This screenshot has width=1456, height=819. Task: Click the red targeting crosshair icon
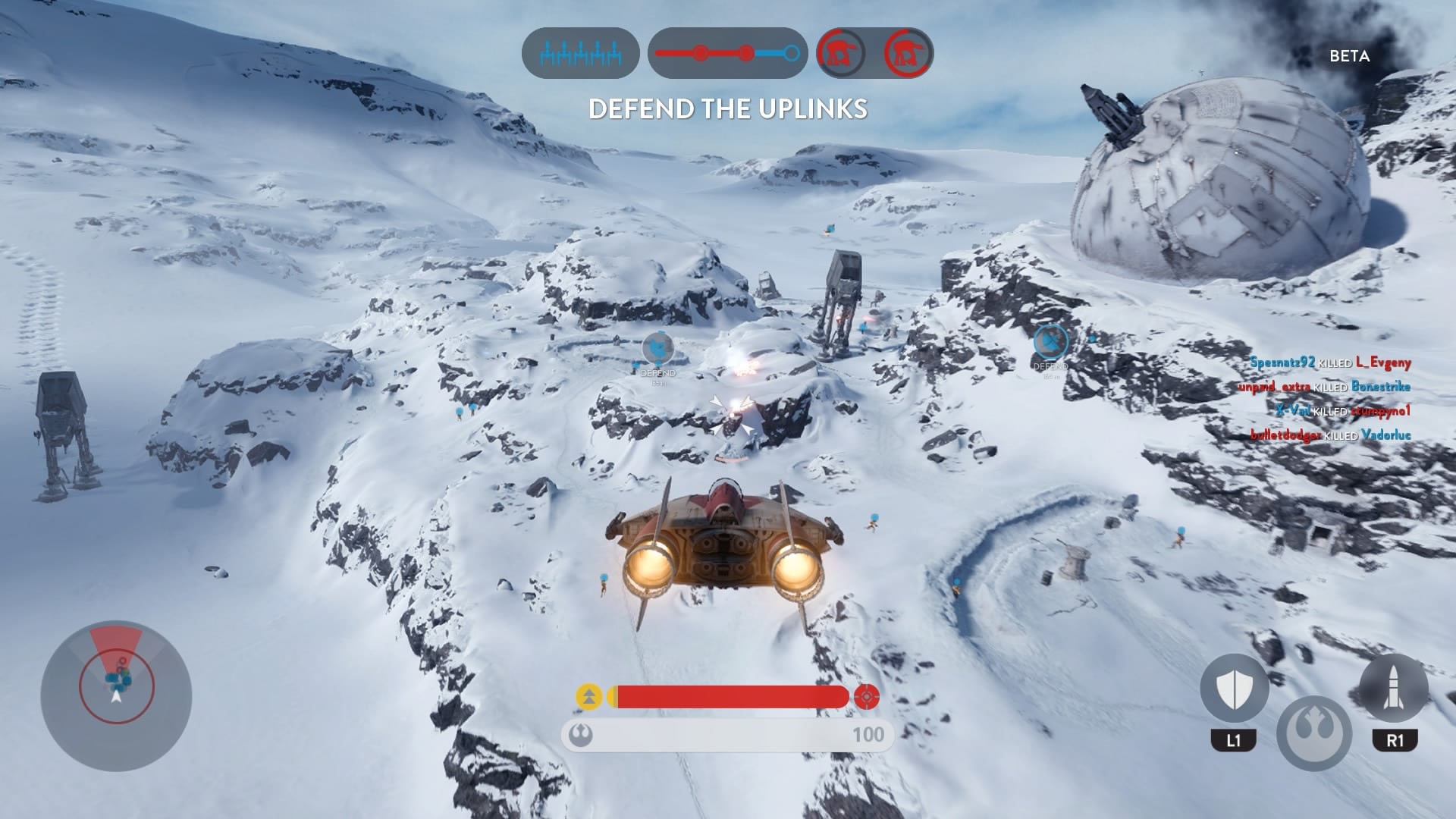pyautogui.click(x=866, y=696)
